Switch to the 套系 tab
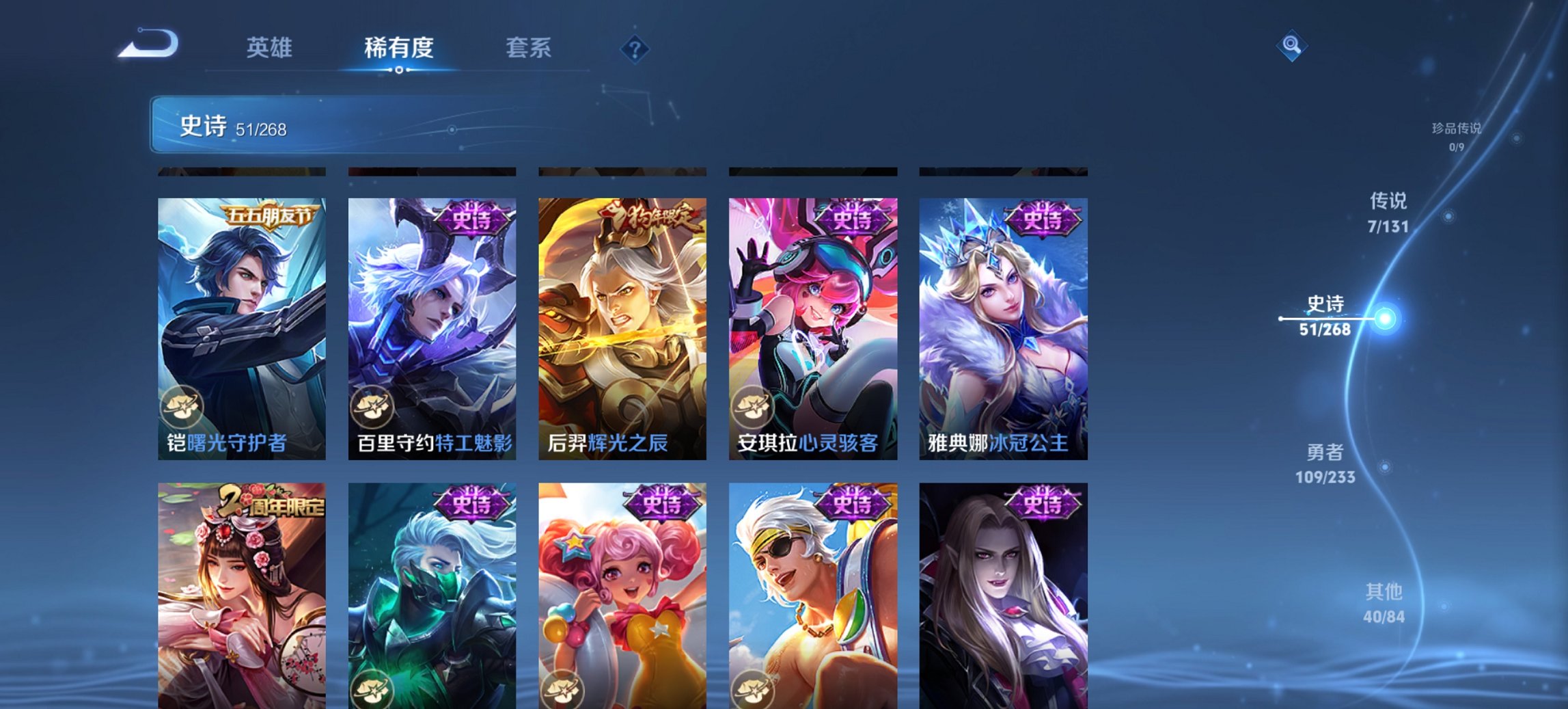The image size is (1568, 709). point(529,48)
